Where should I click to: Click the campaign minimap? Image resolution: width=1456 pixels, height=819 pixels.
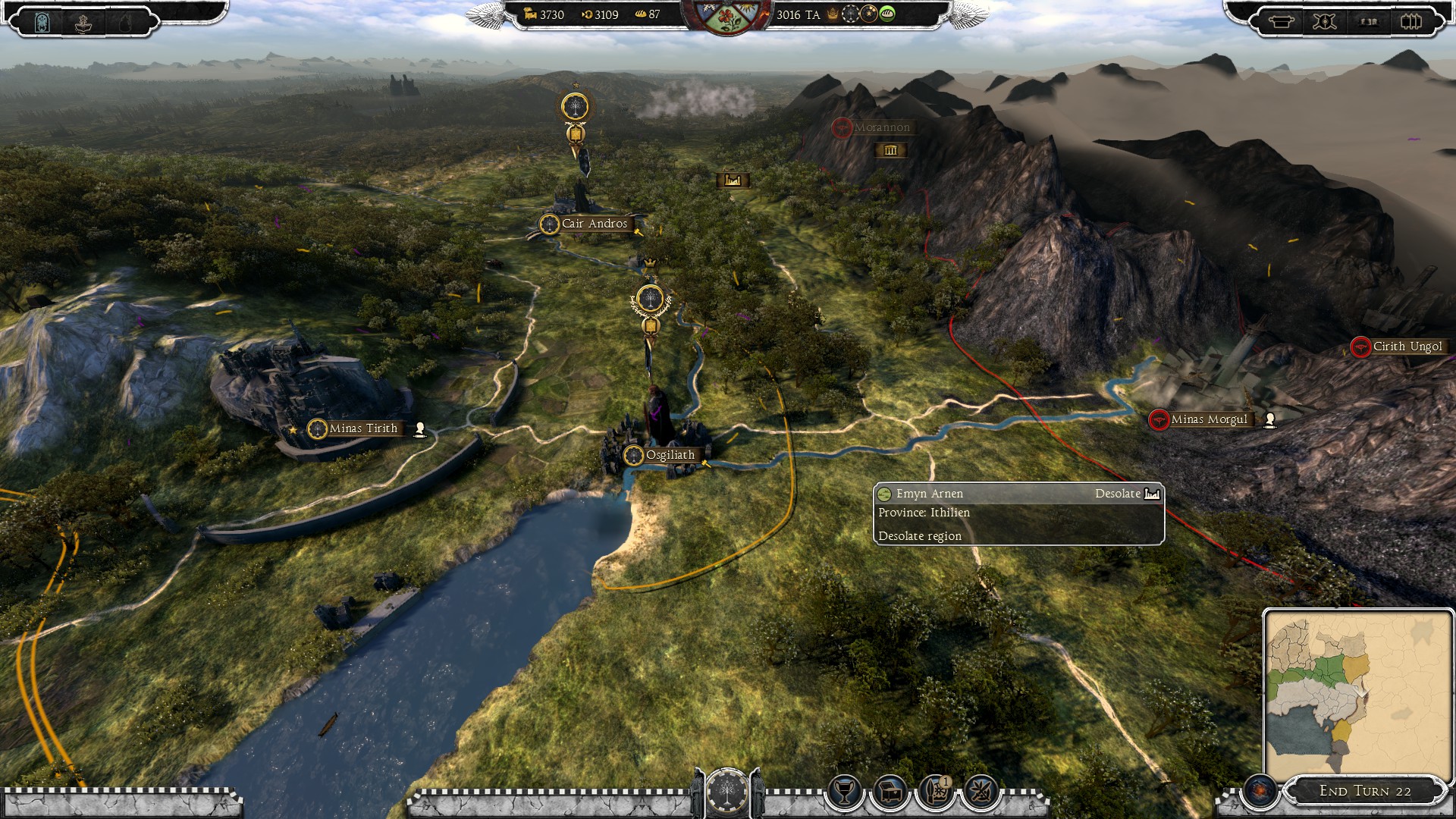[1356, 695]
